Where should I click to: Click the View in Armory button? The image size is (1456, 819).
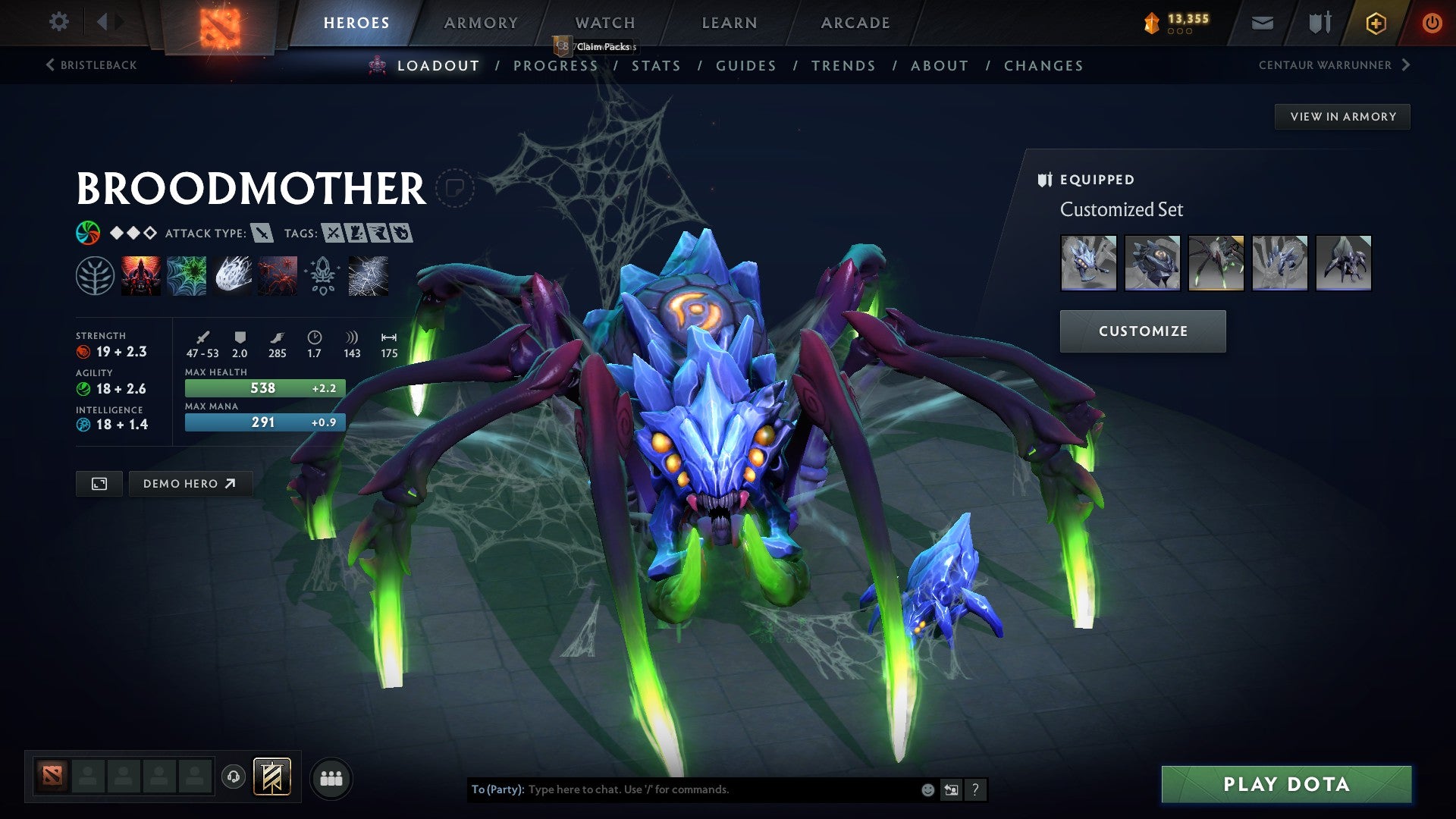1342,117
